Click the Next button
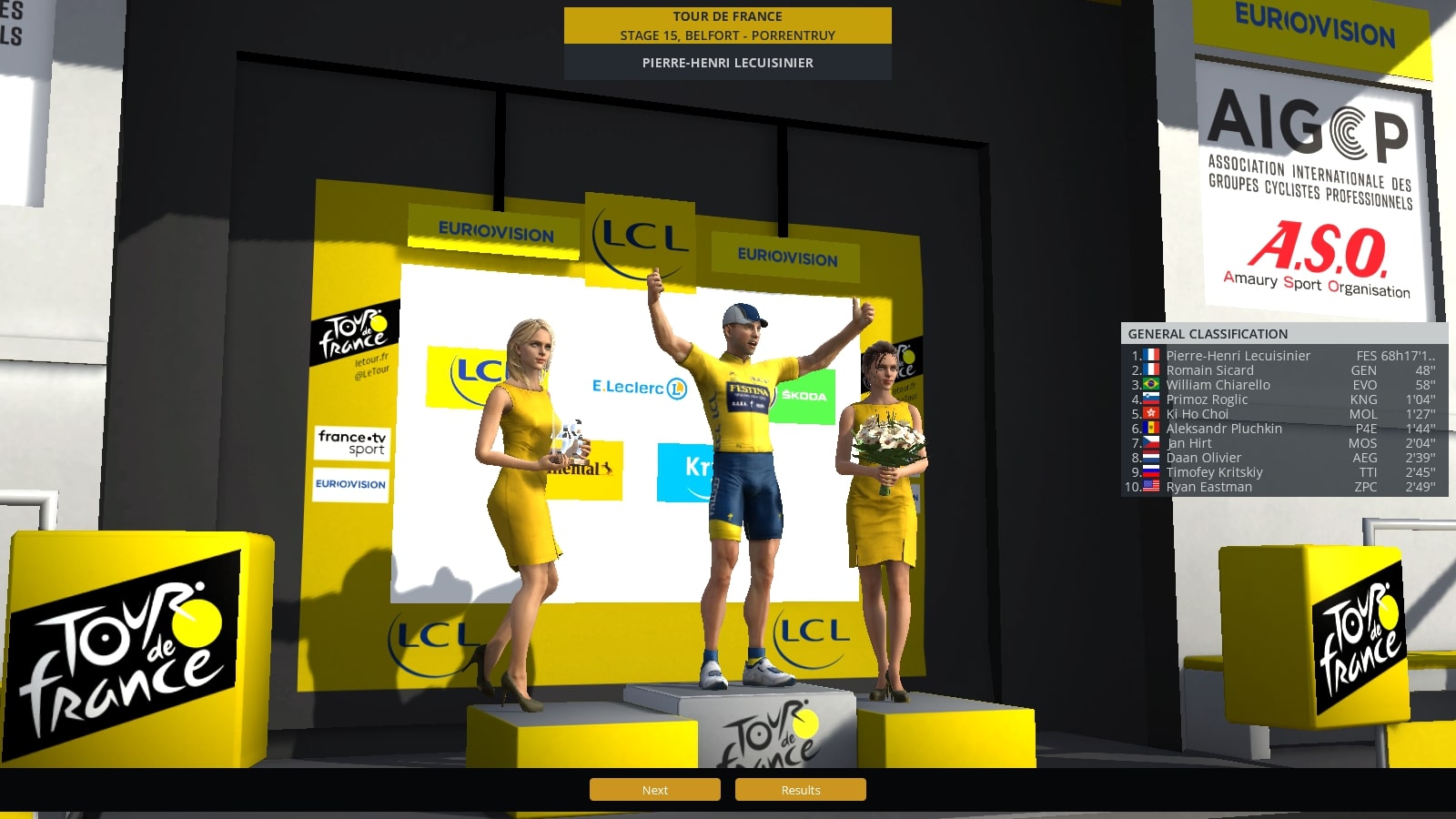 click(x=654, y=790)
